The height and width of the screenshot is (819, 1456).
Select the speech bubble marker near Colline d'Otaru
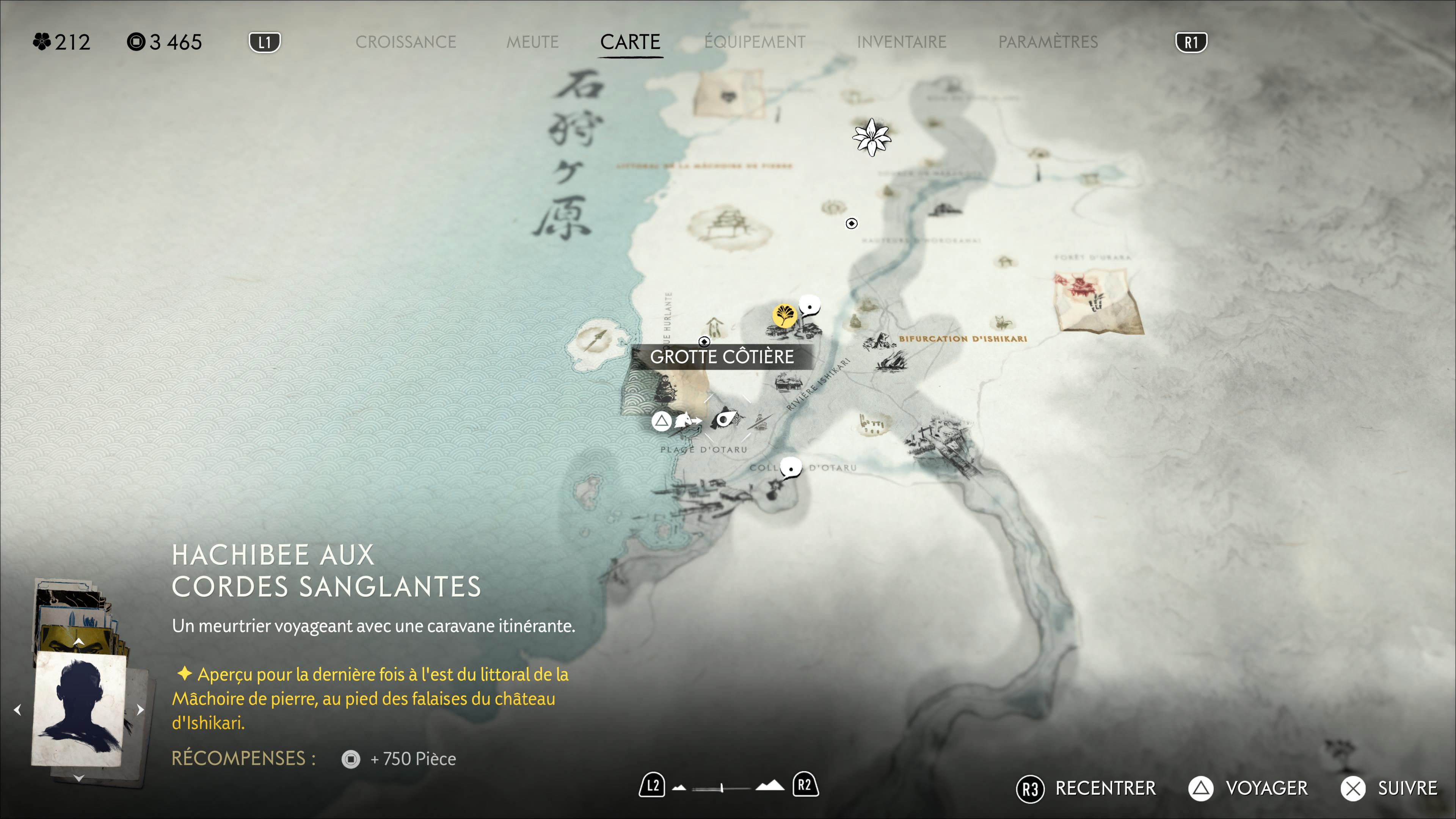790,469
